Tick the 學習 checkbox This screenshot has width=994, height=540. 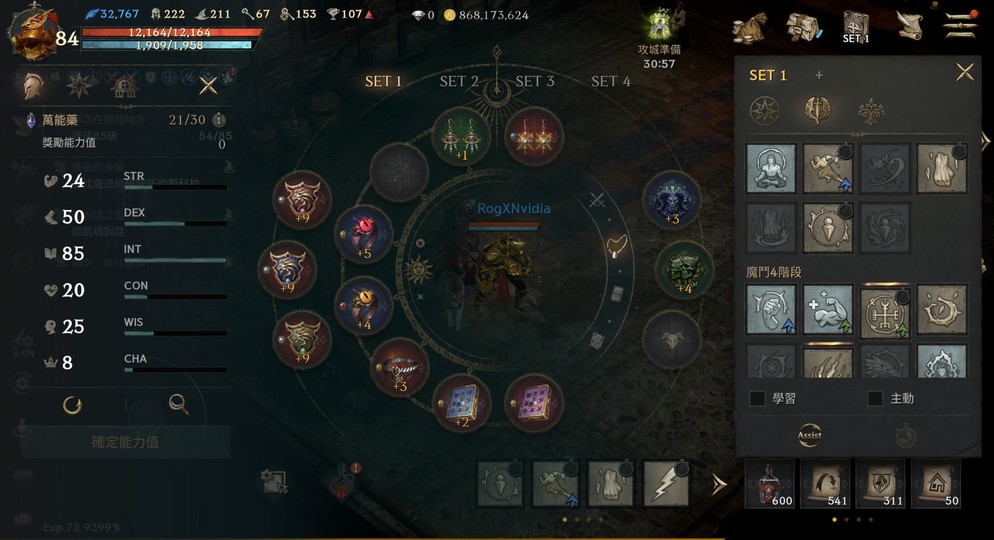click(x=758, y=398)
